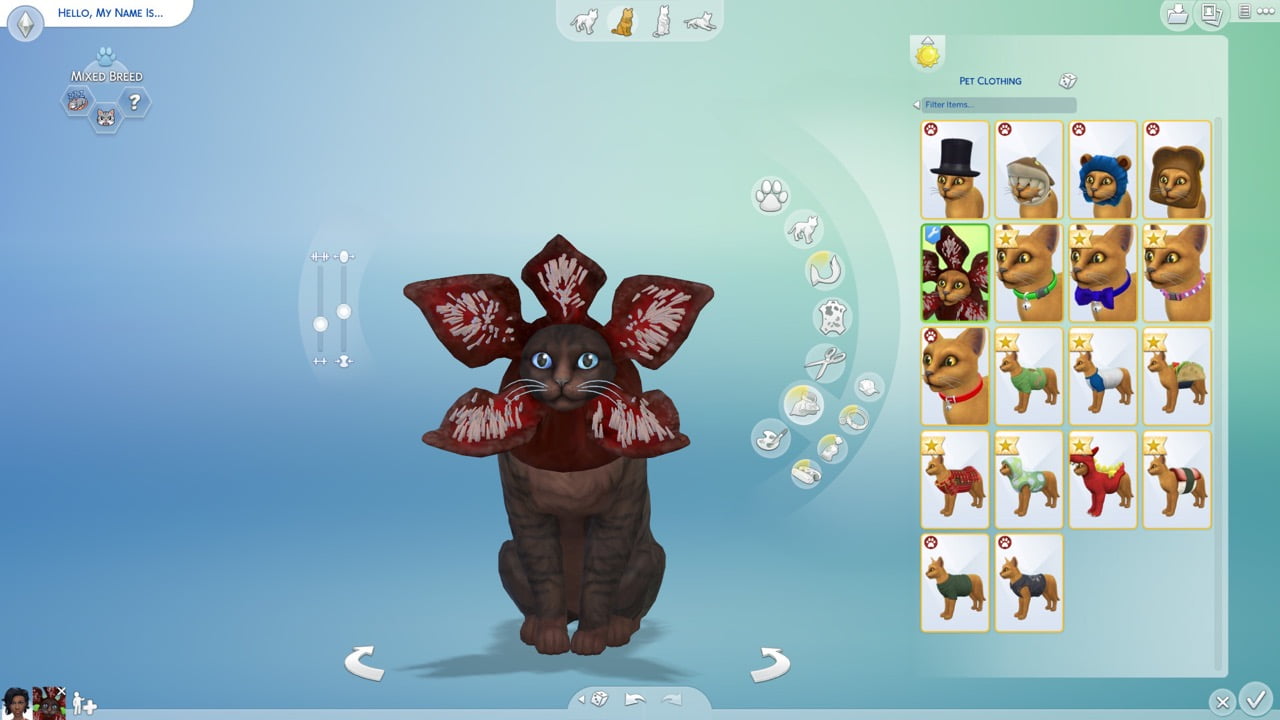This screenshot has width=1280, height=720.
Task: Open the collar accessories category icon
Action: pos(853,416)
